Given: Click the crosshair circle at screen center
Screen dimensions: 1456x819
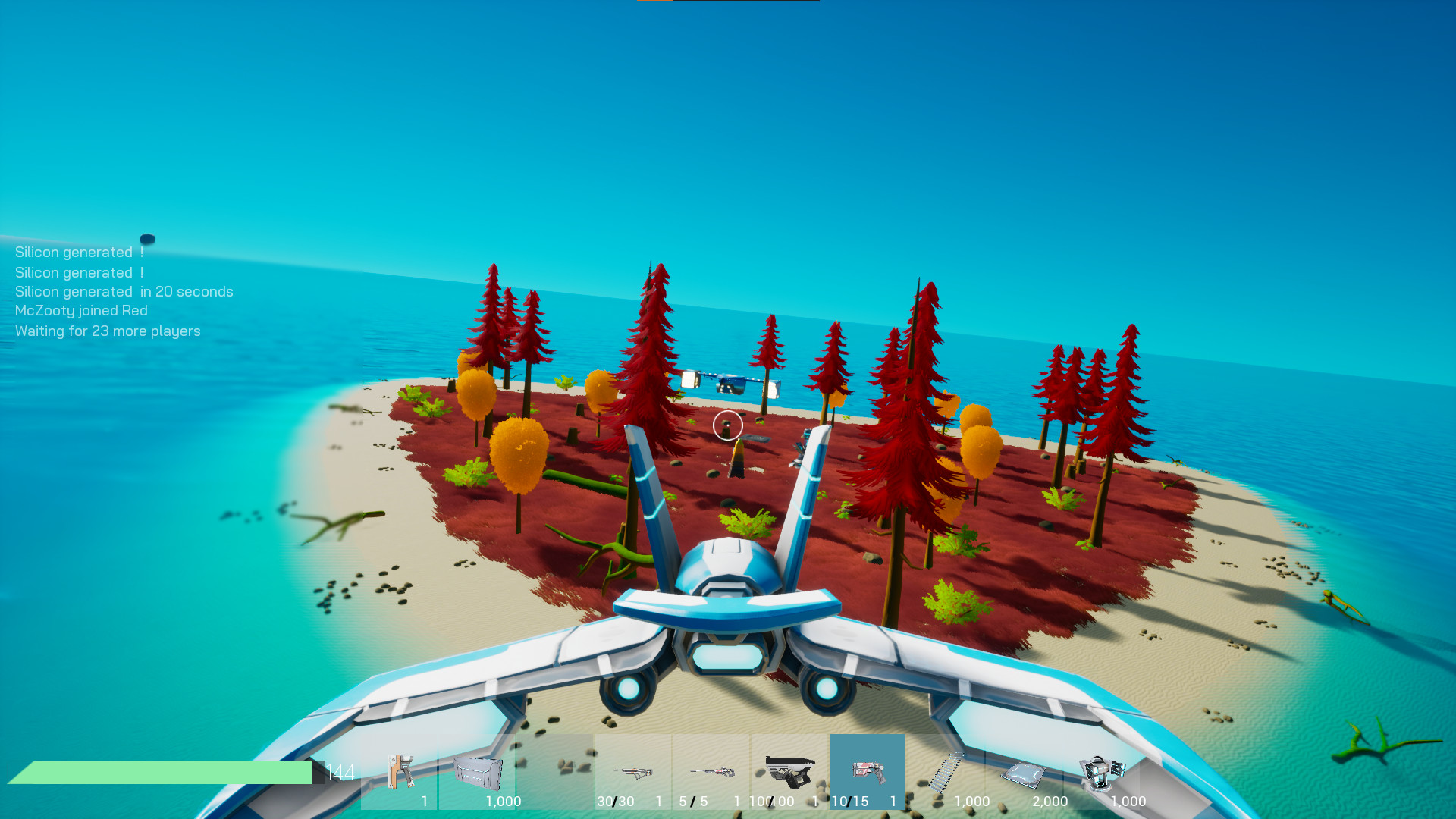Looking at the screenshot, I should 727,426.
